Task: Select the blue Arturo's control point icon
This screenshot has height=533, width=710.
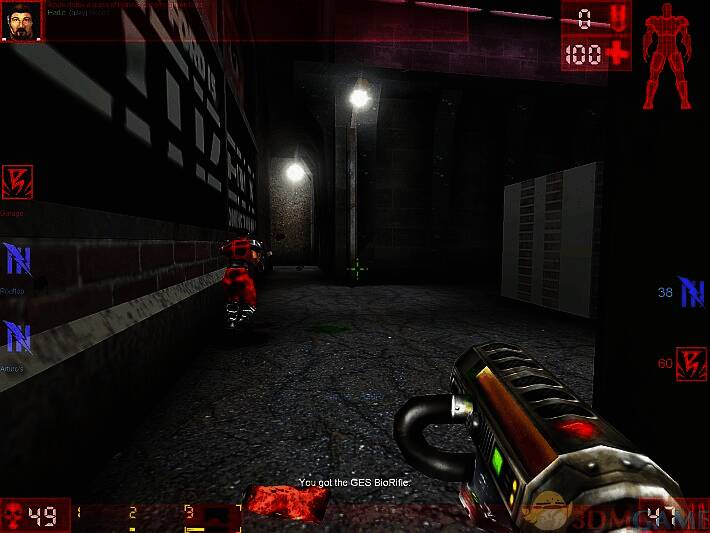Action: pyautogui.click(x=17, y=337)
